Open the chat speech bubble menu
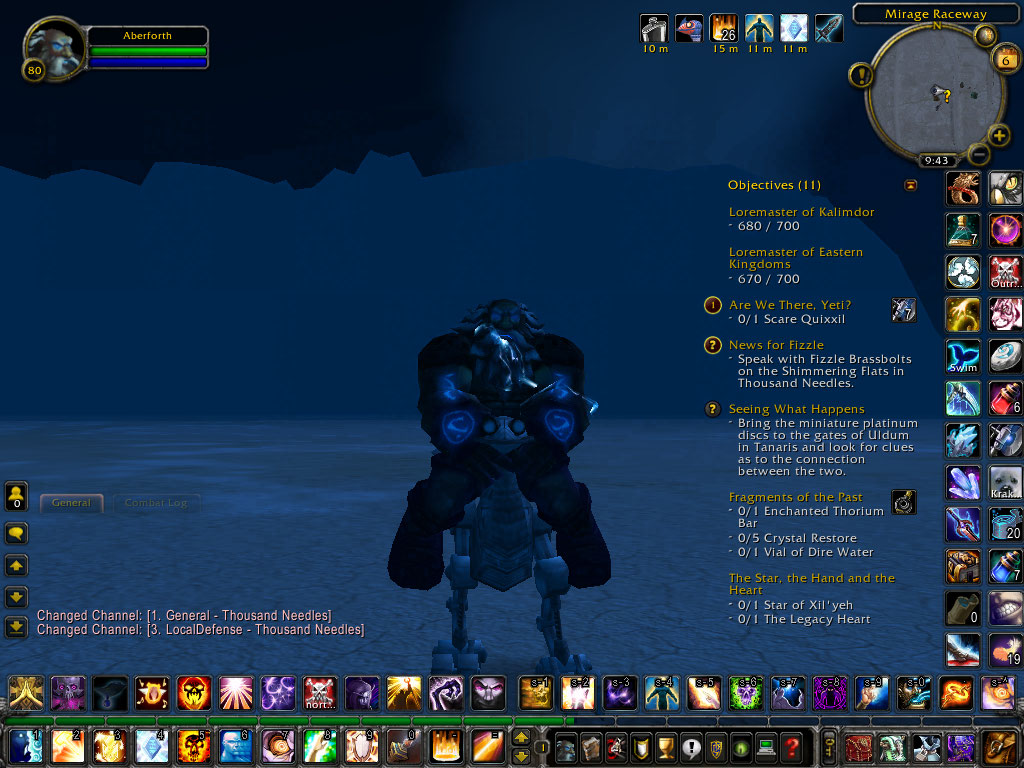The height and width of the screenshot is (768, 1024). pyautogui.click(x=16, y=533)
